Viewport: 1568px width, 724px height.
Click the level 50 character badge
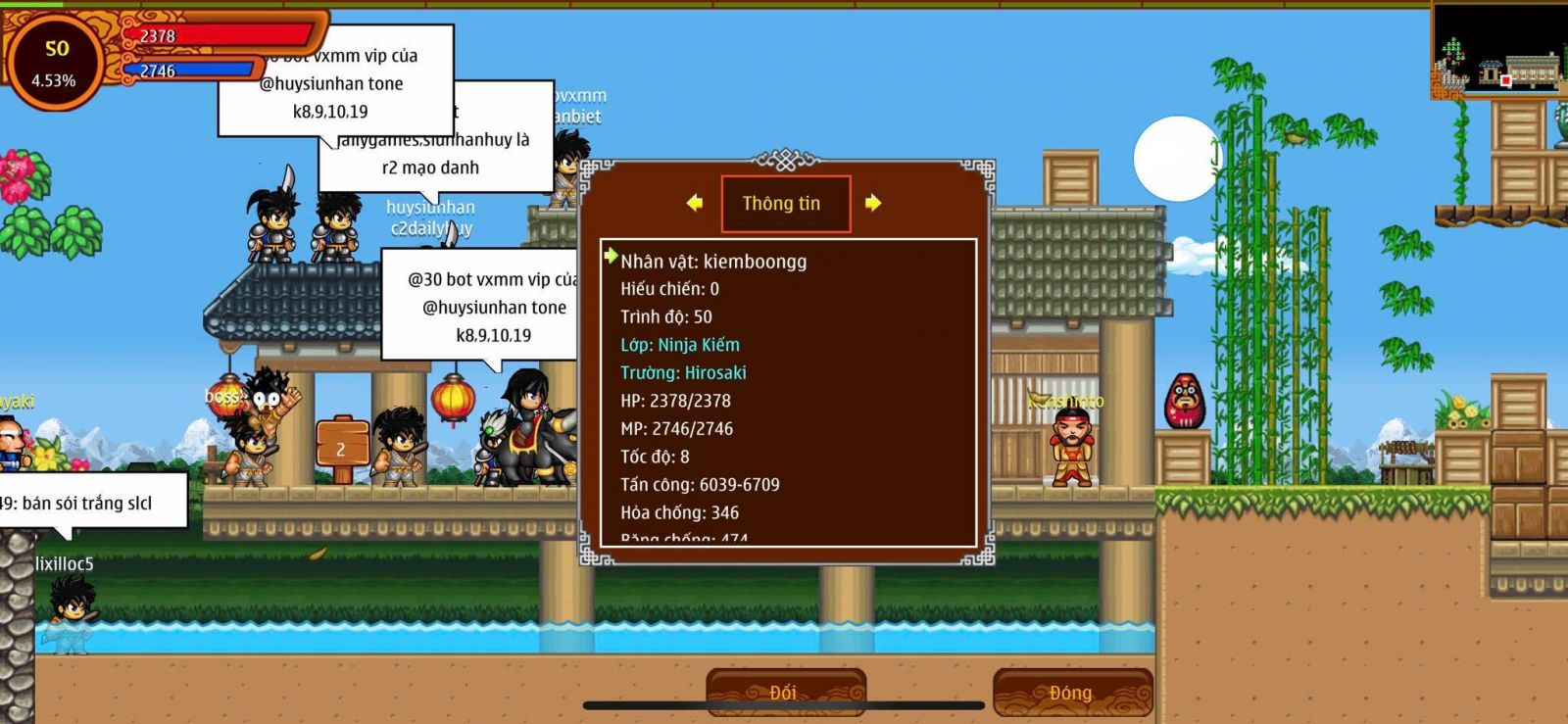click(x=55, y=61)
